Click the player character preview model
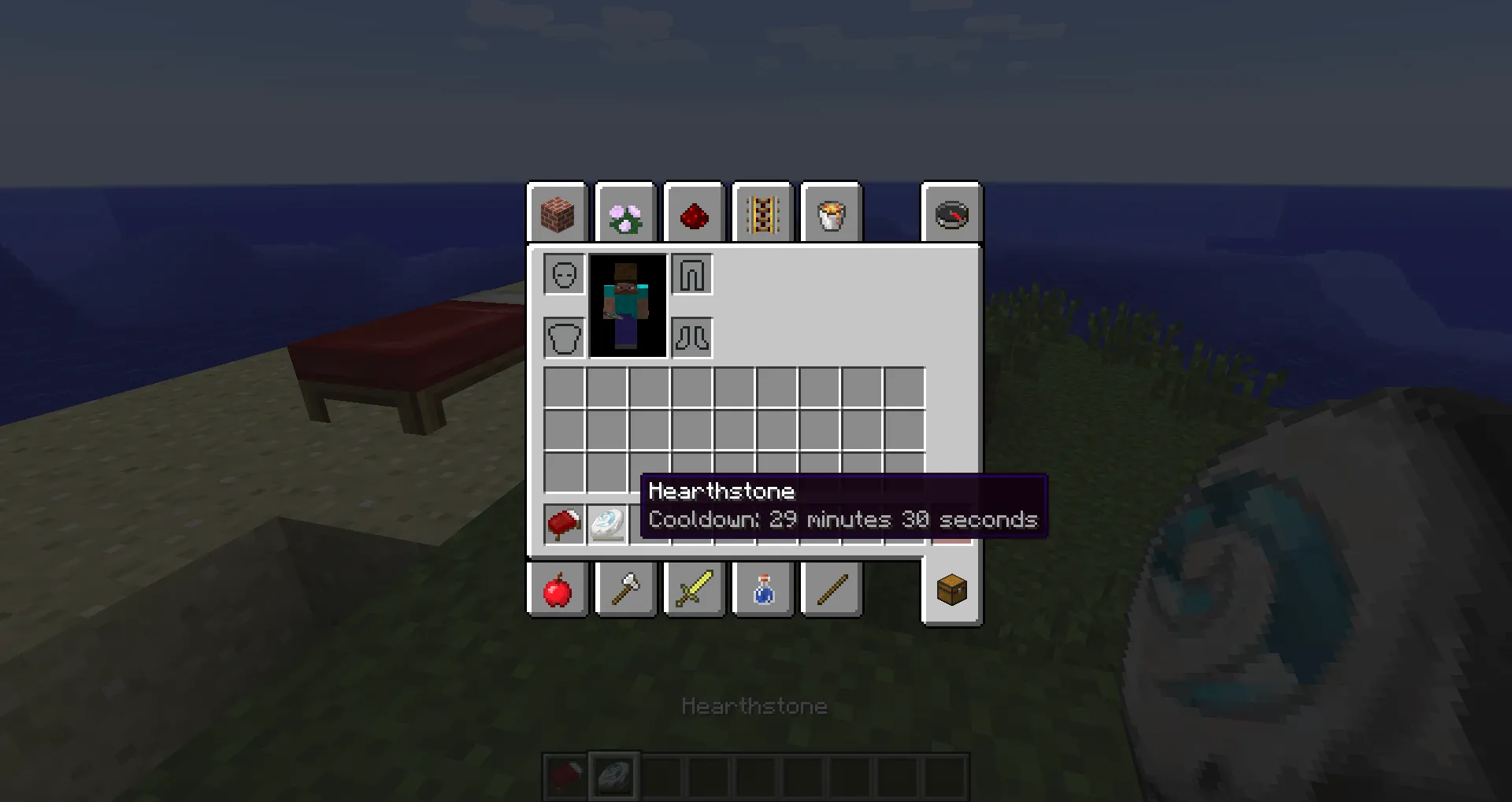Image resolution: width=1512 pixels, height=802 pixels. (628, 305)
